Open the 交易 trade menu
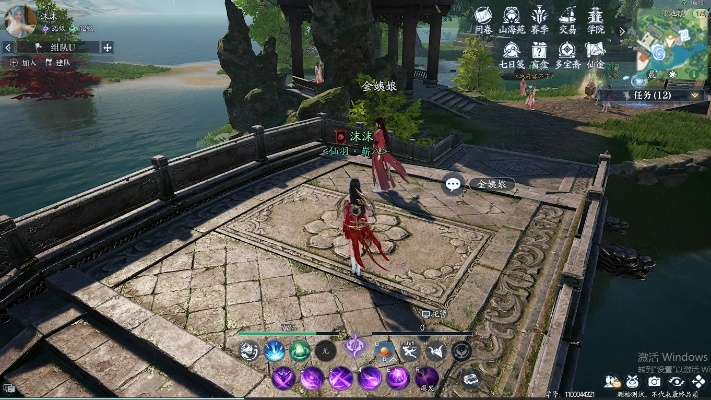Image resolution: width=711 pixels, height=400 pixels. click(x=567, y=19)
